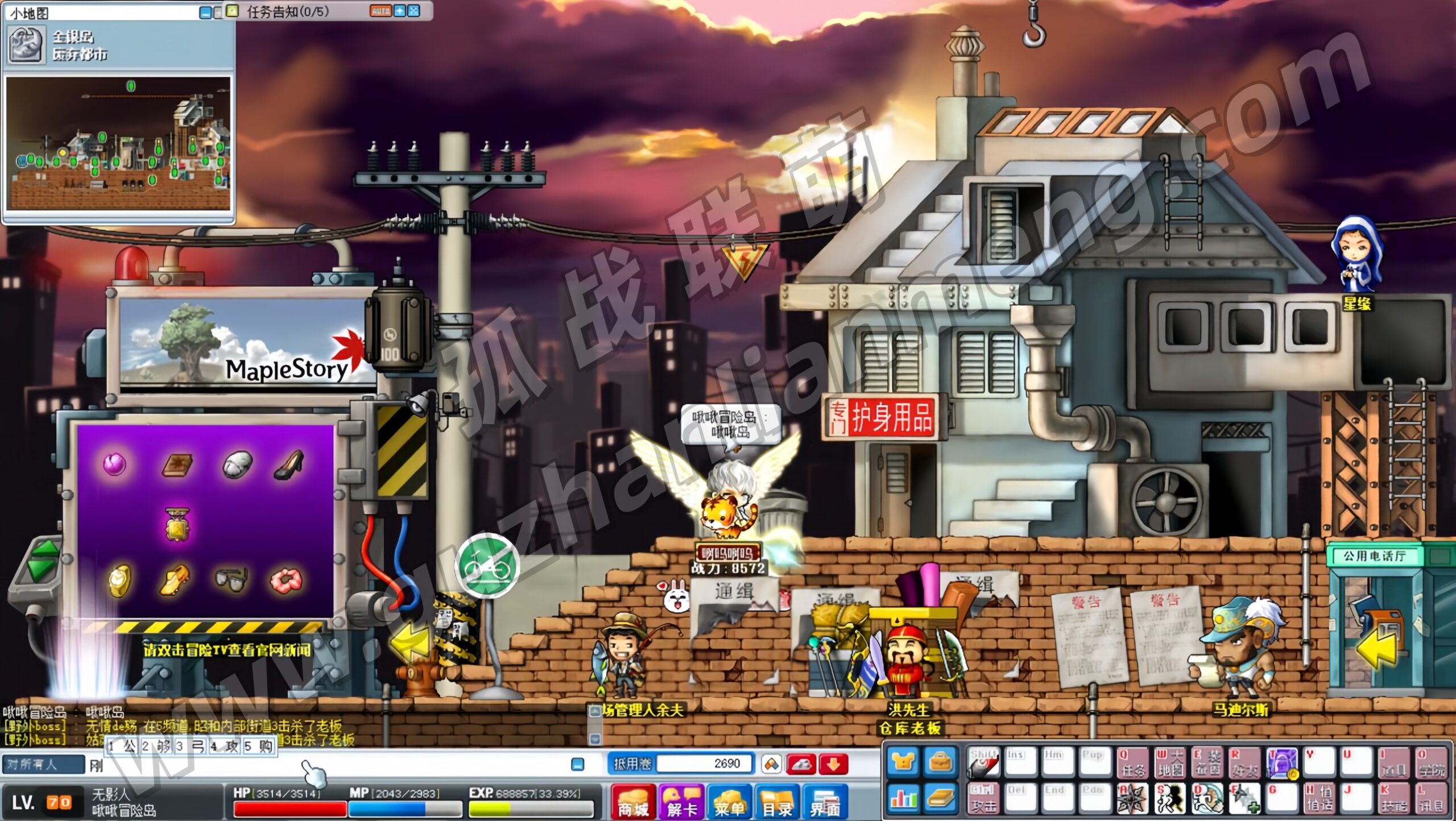Use the shadow figure skill on key S
The height and width of the screenshot is (821, 1456).
(1169, 798)
